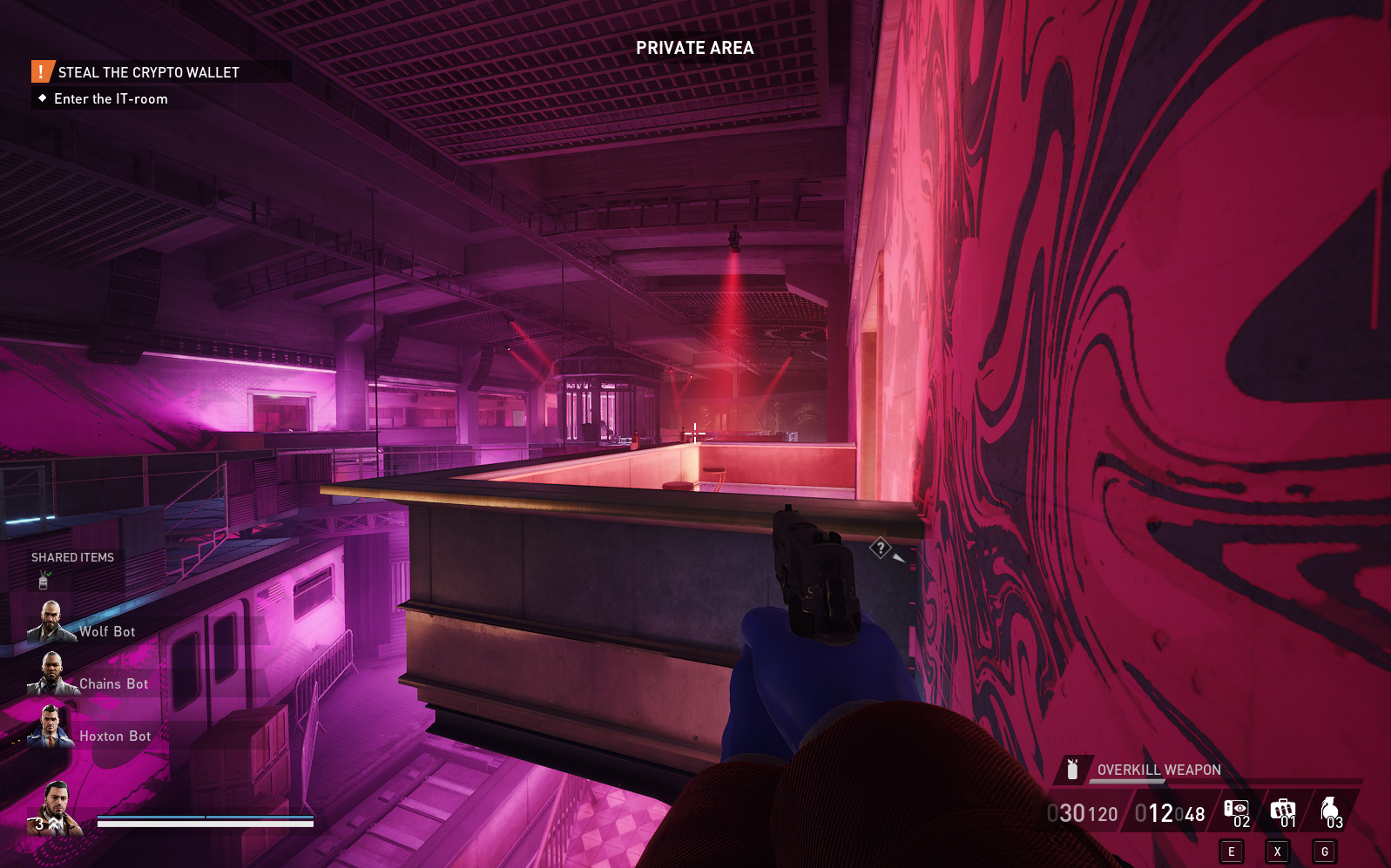The image size is (1391, 868).
Task: Select the Wolf Bot portrait
Action: 51,622
